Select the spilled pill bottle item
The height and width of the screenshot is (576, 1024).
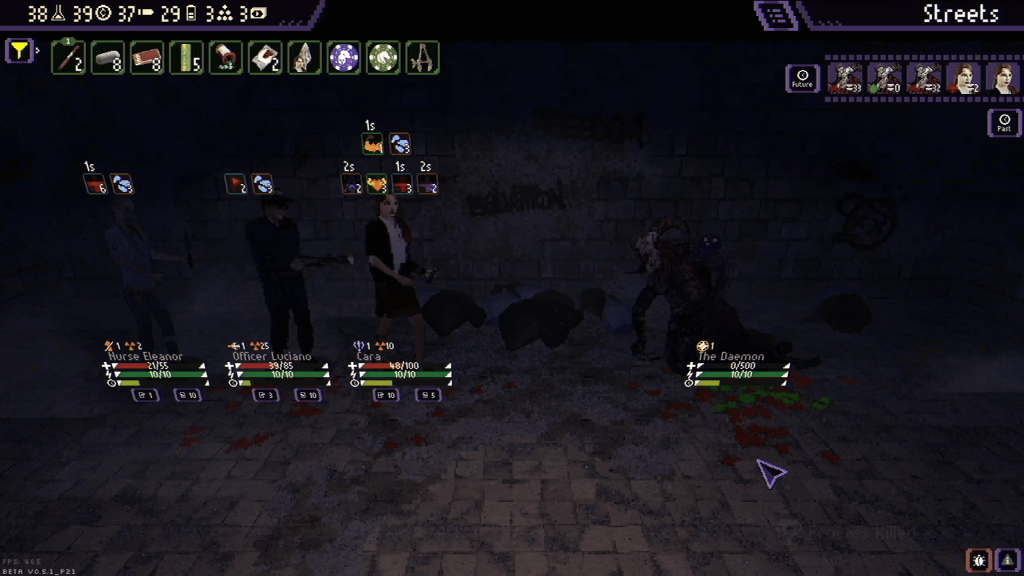226,58
